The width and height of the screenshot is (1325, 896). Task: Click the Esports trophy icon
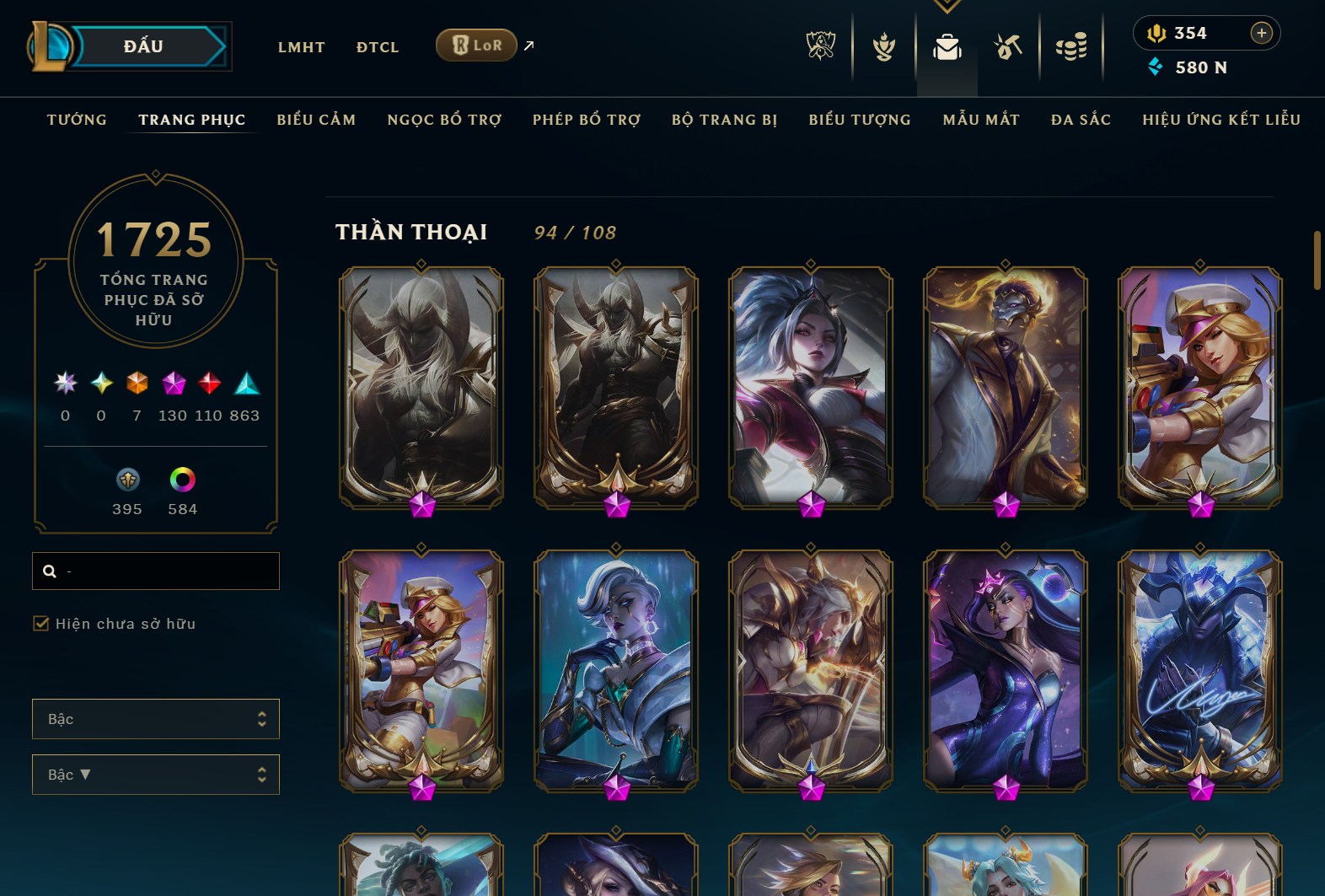[x=822, y=48]
